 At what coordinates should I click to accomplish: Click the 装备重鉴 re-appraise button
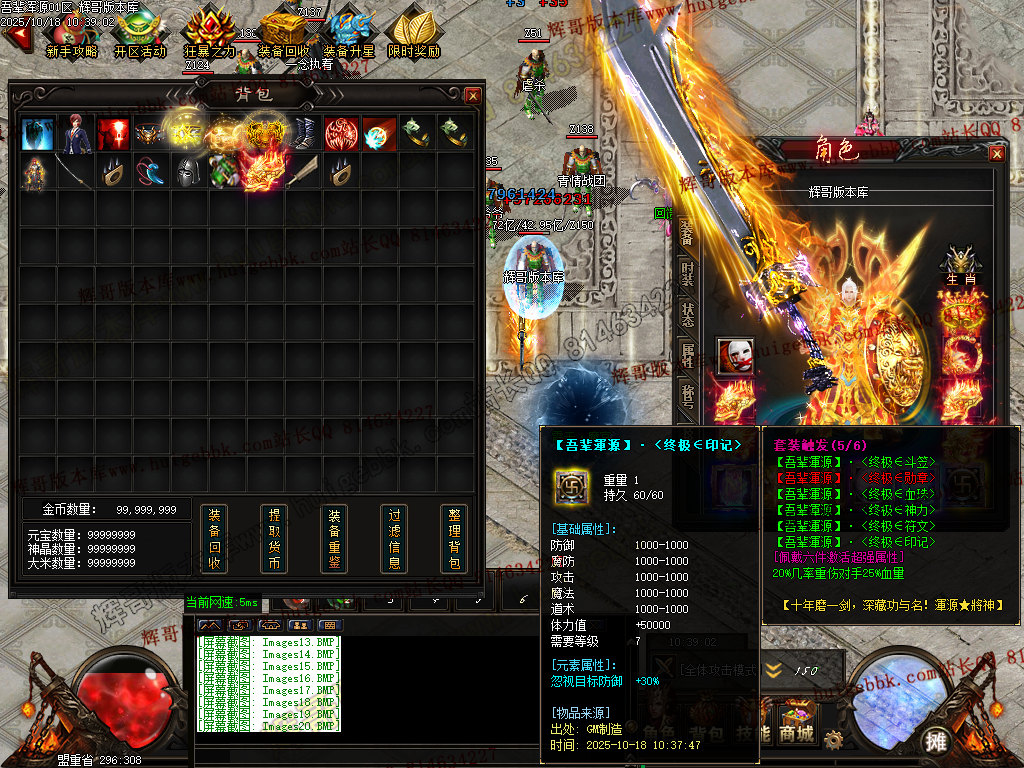click(334, 539)
